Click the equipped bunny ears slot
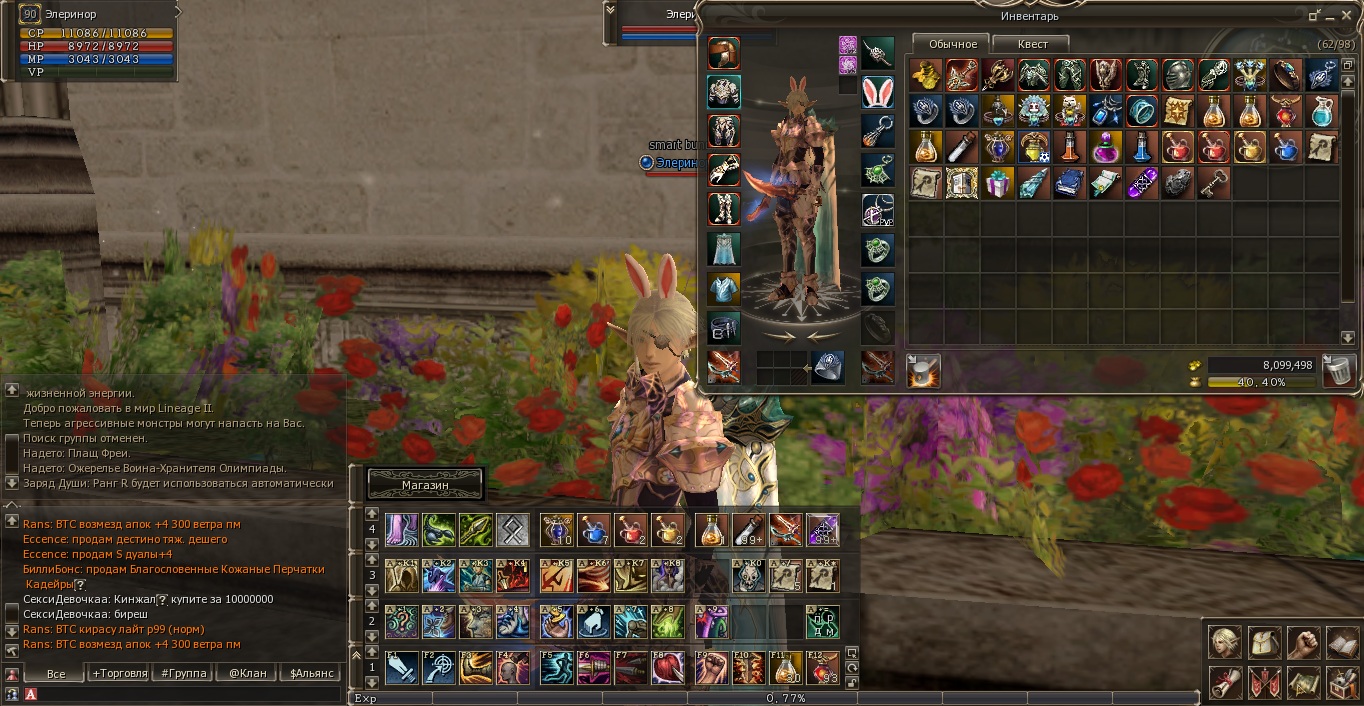1364x706 pixels. tap(877, 92)
